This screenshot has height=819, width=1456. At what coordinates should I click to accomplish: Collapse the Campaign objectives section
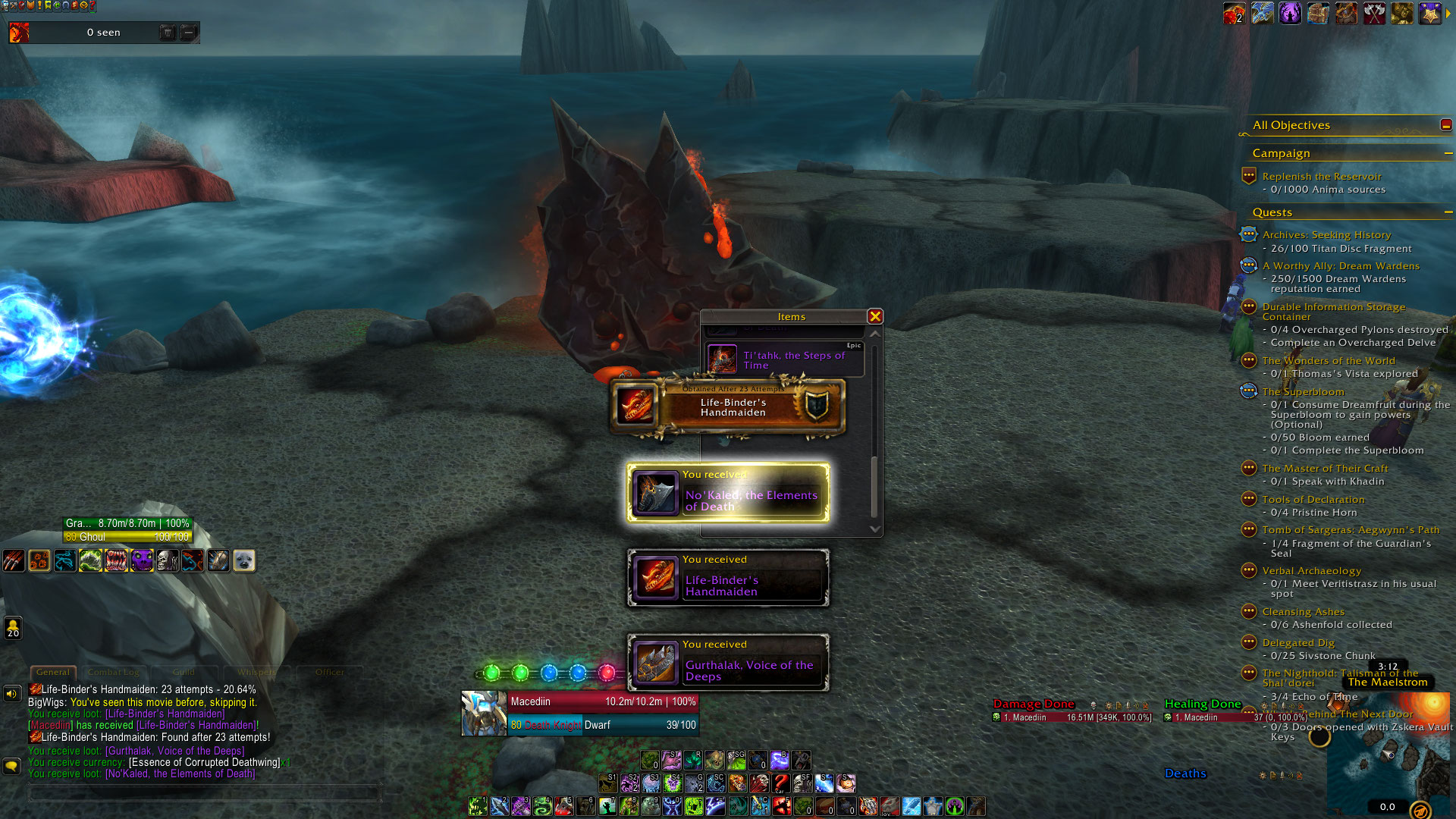coord(1448,153)
